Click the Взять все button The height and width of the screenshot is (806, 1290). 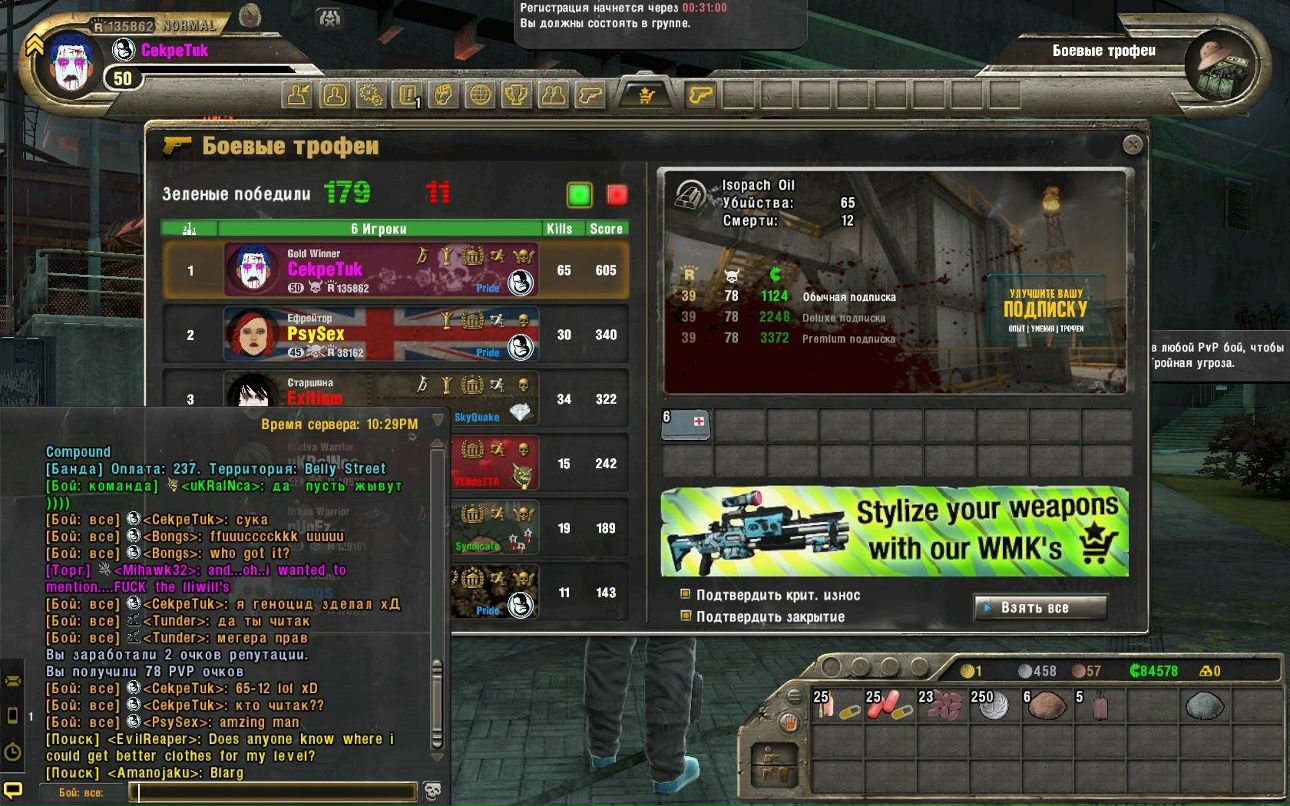click(1040, 607)
